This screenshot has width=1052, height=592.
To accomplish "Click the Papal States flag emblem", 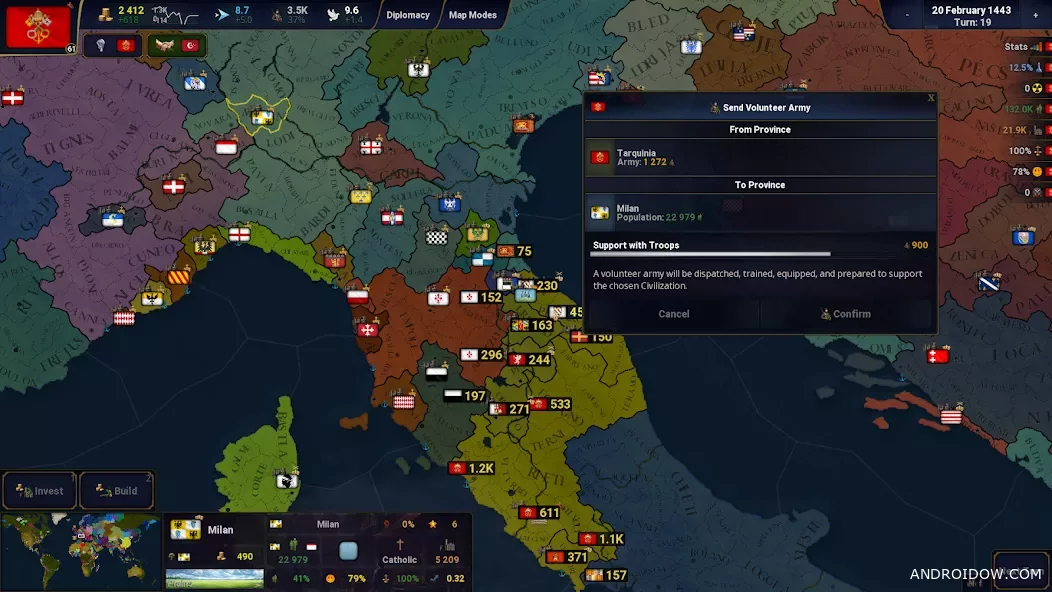I will (x=37, y=27).
